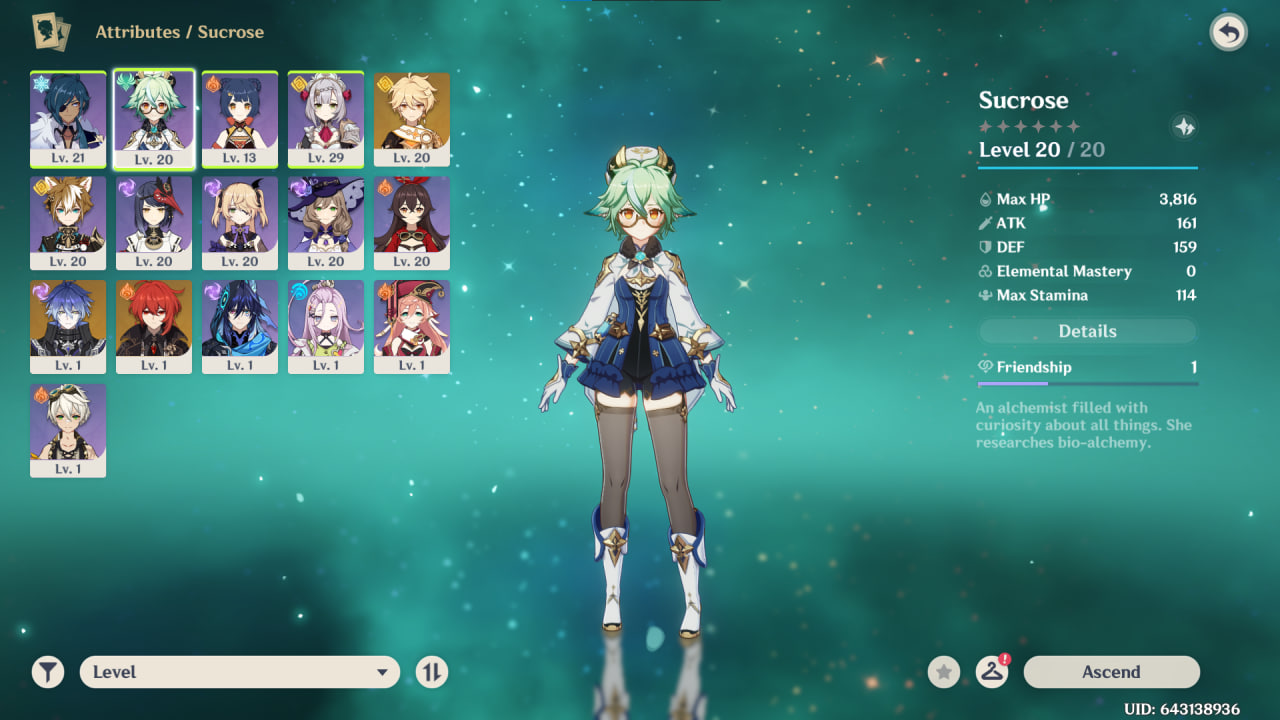Open the outfit hanger icon

coord(991,672)
